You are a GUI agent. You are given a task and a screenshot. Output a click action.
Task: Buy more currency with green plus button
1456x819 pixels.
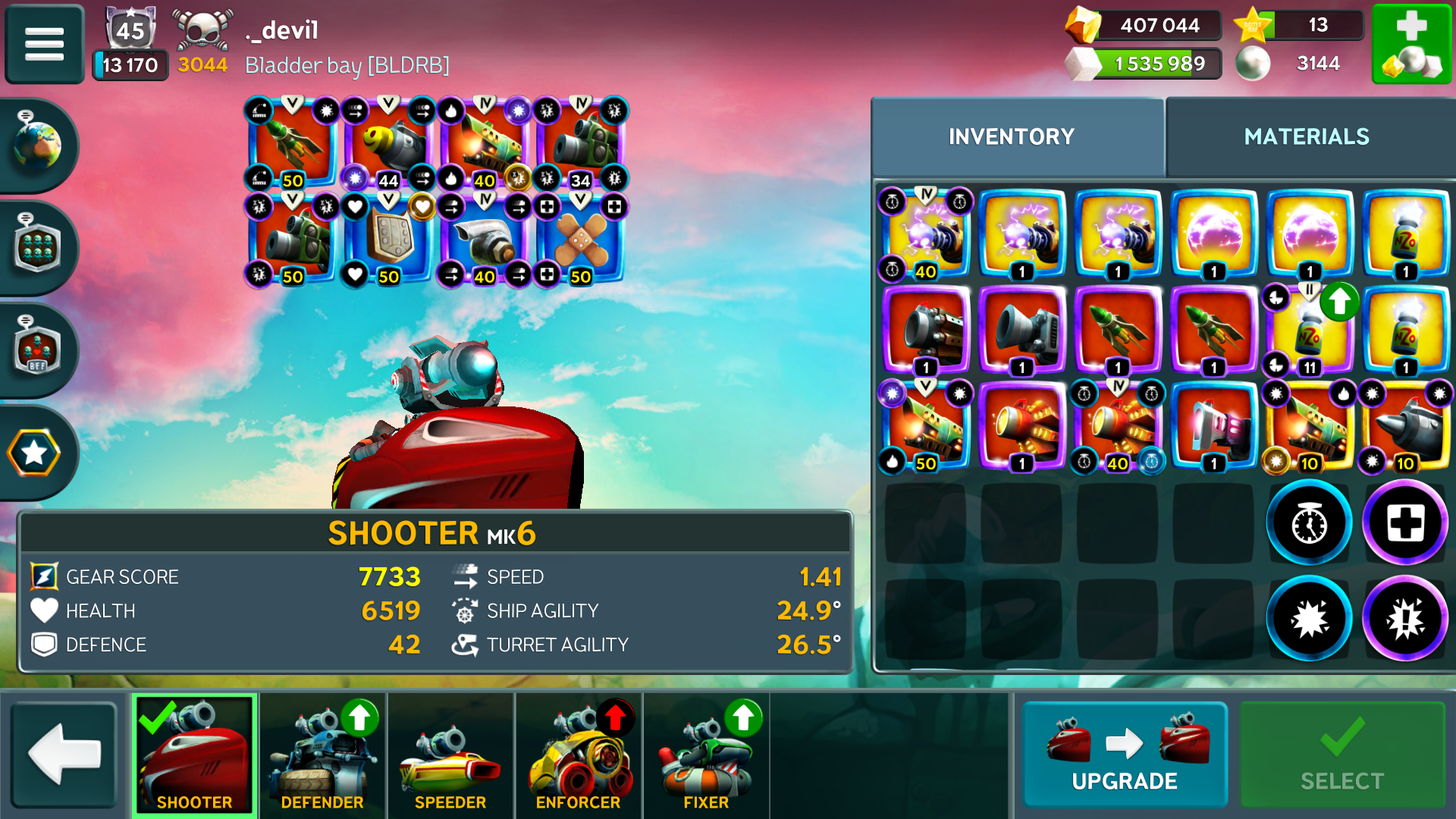1411,43
